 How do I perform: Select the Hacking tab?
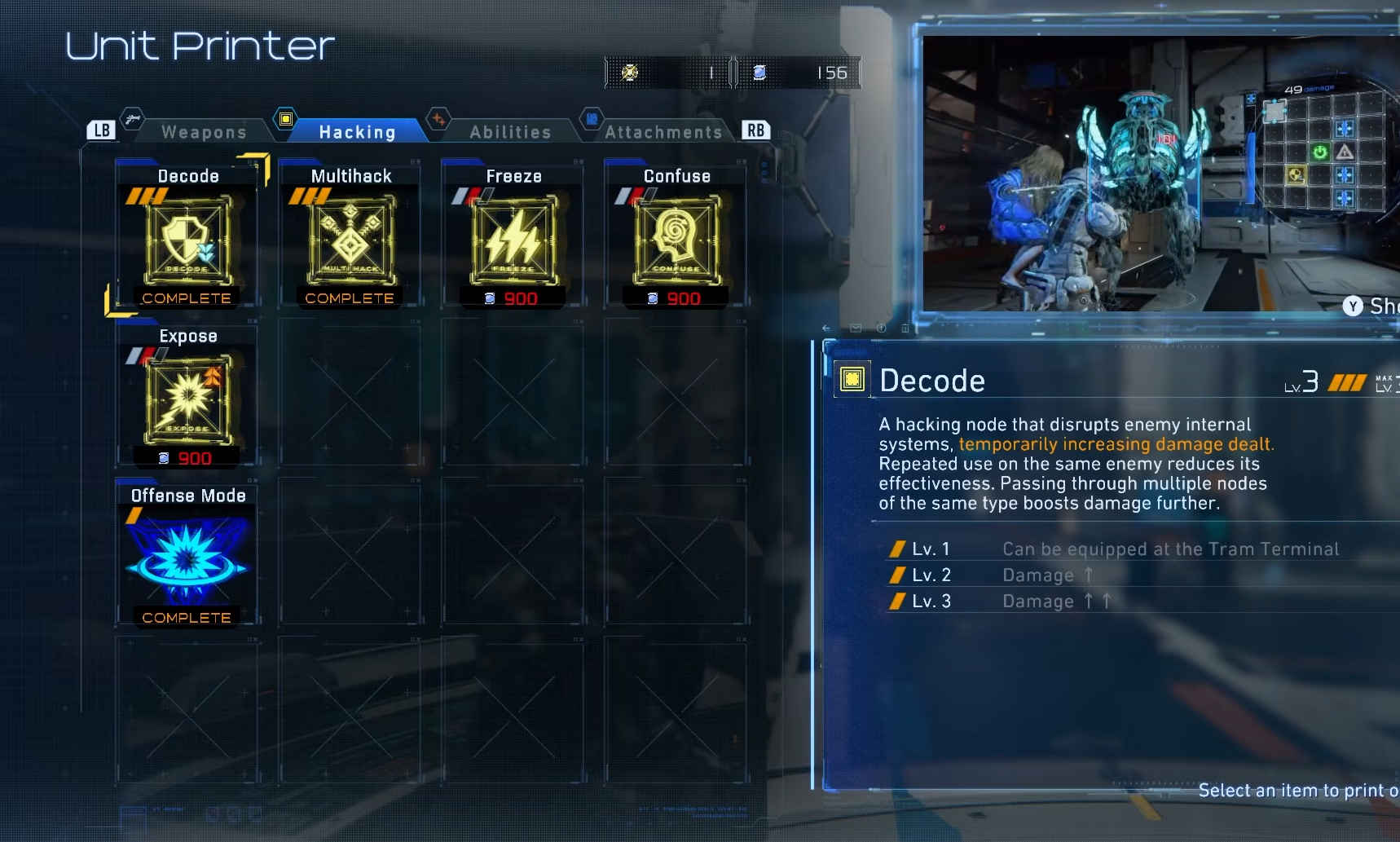point(357,132)
